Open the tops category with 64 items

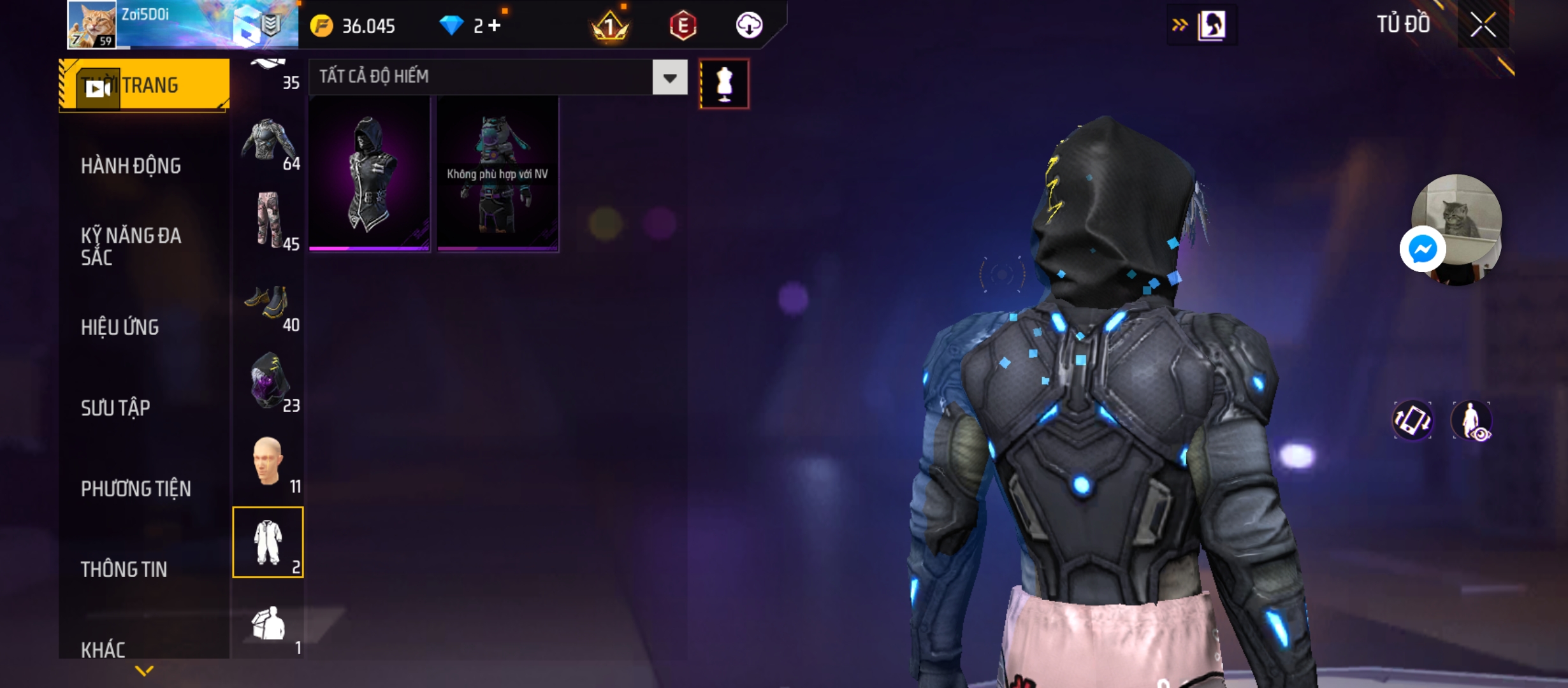268,143
